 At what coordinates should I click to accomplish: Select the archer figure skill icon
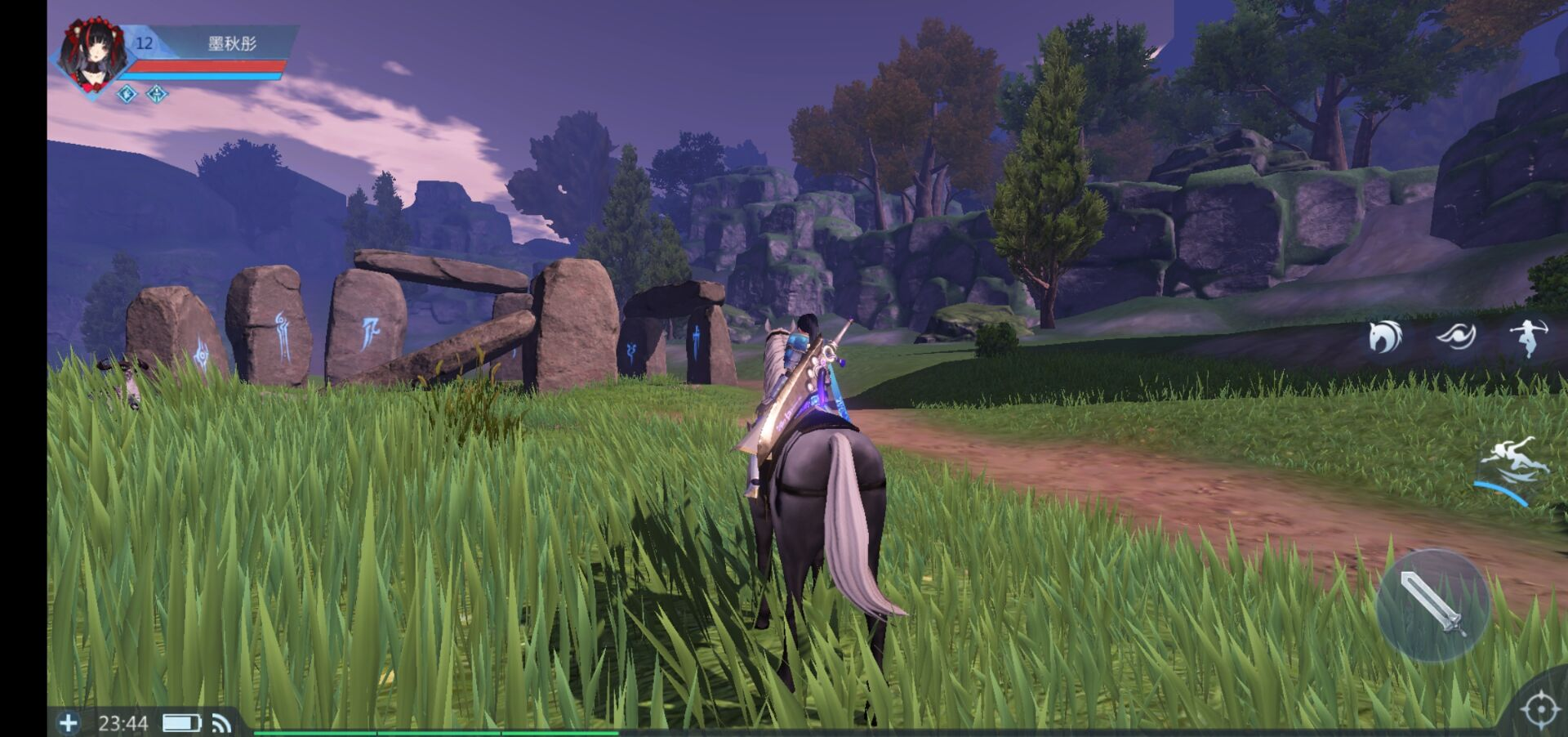[x=1527, y=336]
